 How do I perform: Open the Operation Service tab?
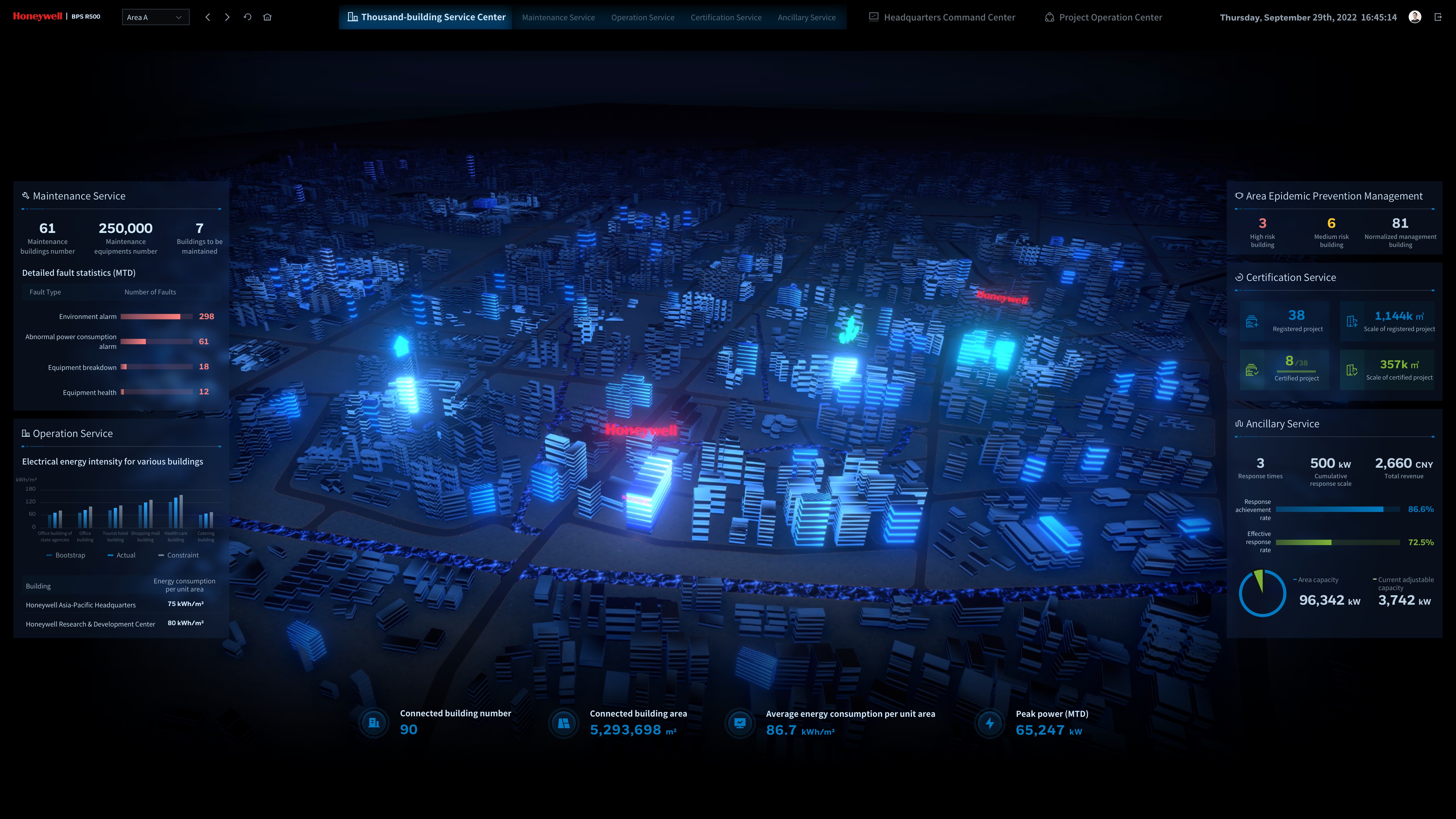click(x=642, y=18)
